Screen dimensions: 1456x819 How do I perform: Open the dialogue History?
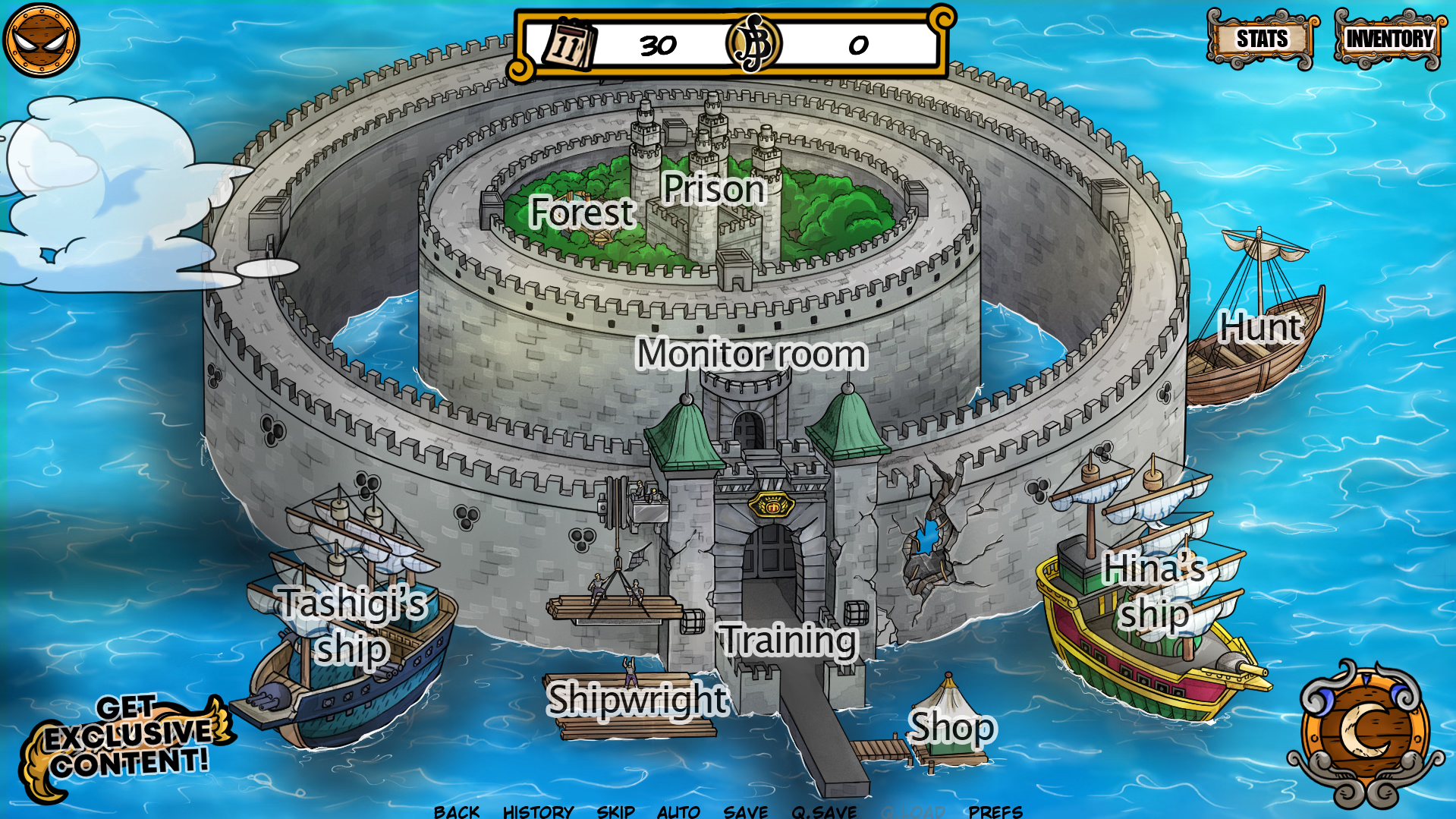tap(538, 811)
